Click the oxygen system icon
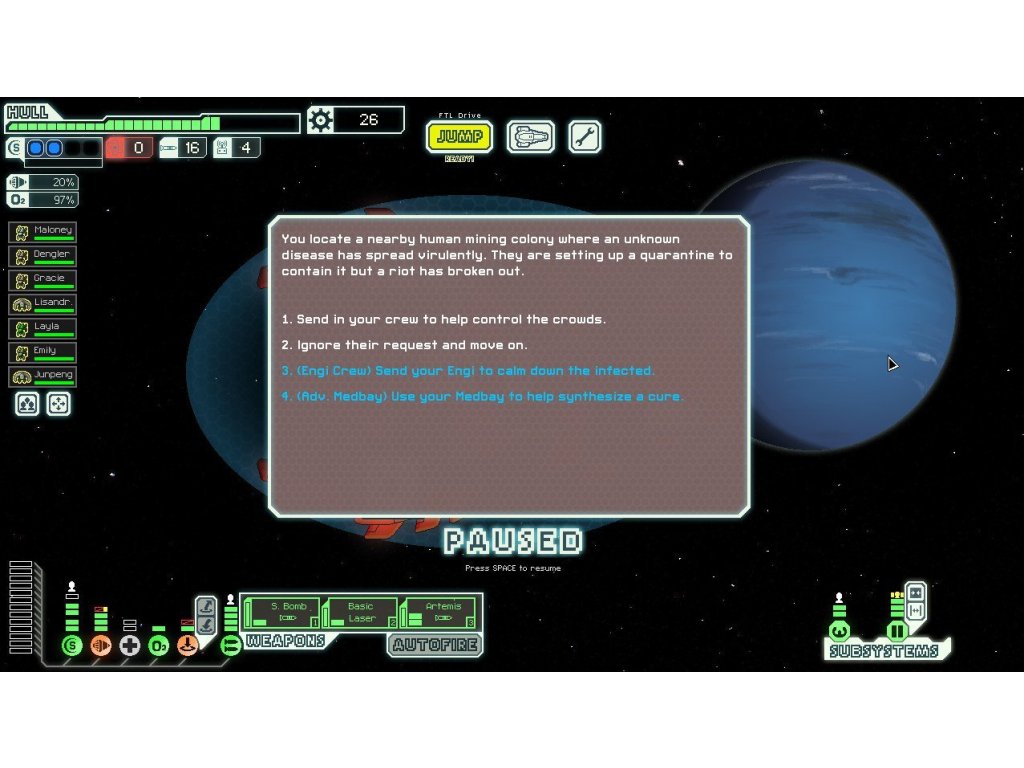The image size is (1024, 768). (x=158, y=646)
